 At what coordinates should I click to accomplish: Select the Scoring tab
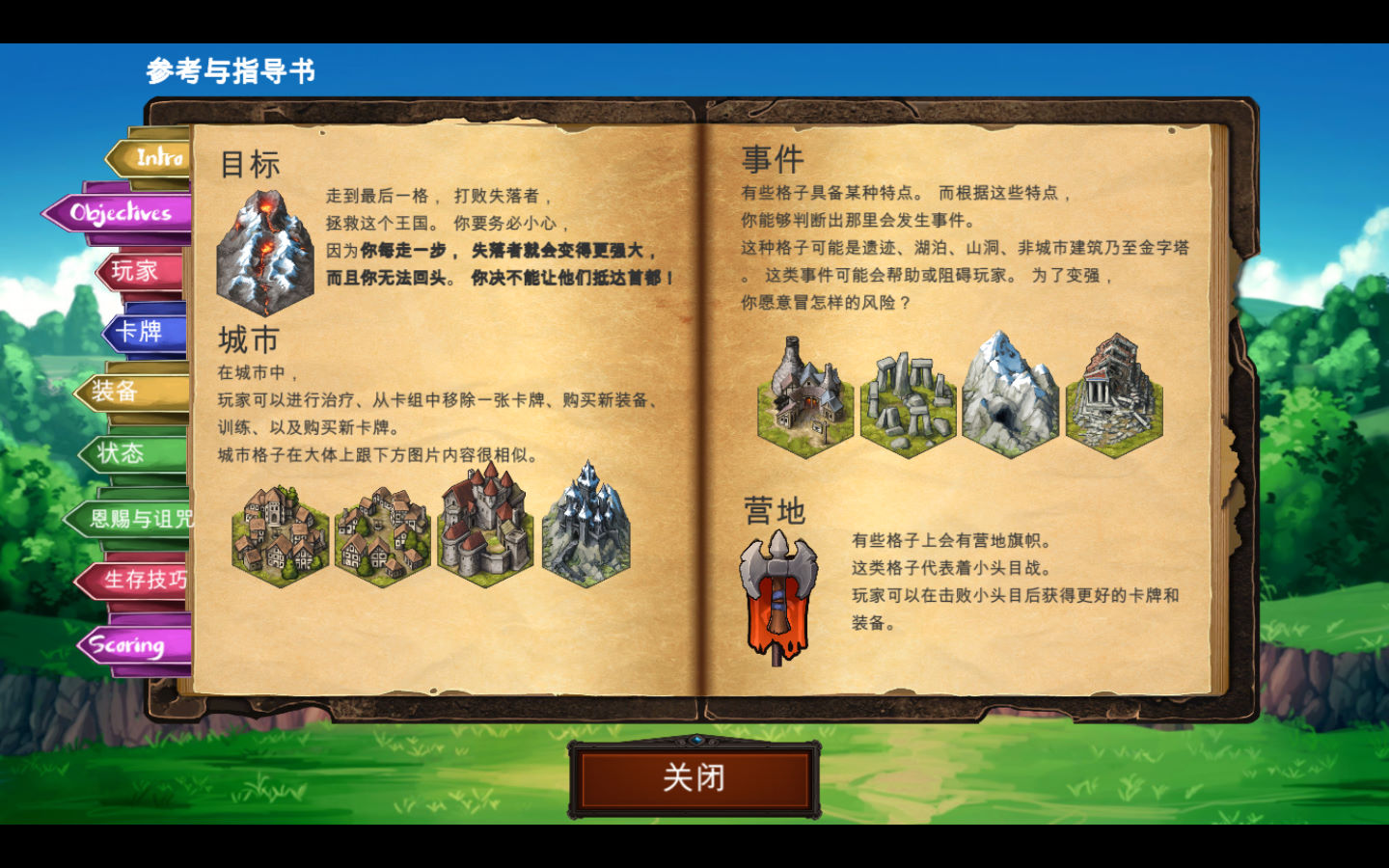(x=126, y=644)
